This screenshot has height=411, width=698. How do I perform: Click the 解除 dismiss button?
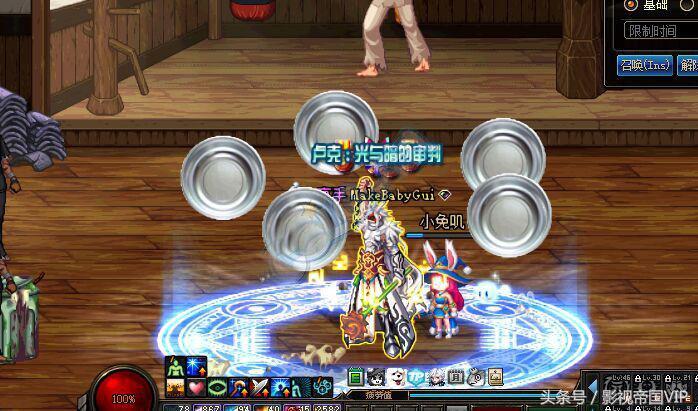click(688, 65)
